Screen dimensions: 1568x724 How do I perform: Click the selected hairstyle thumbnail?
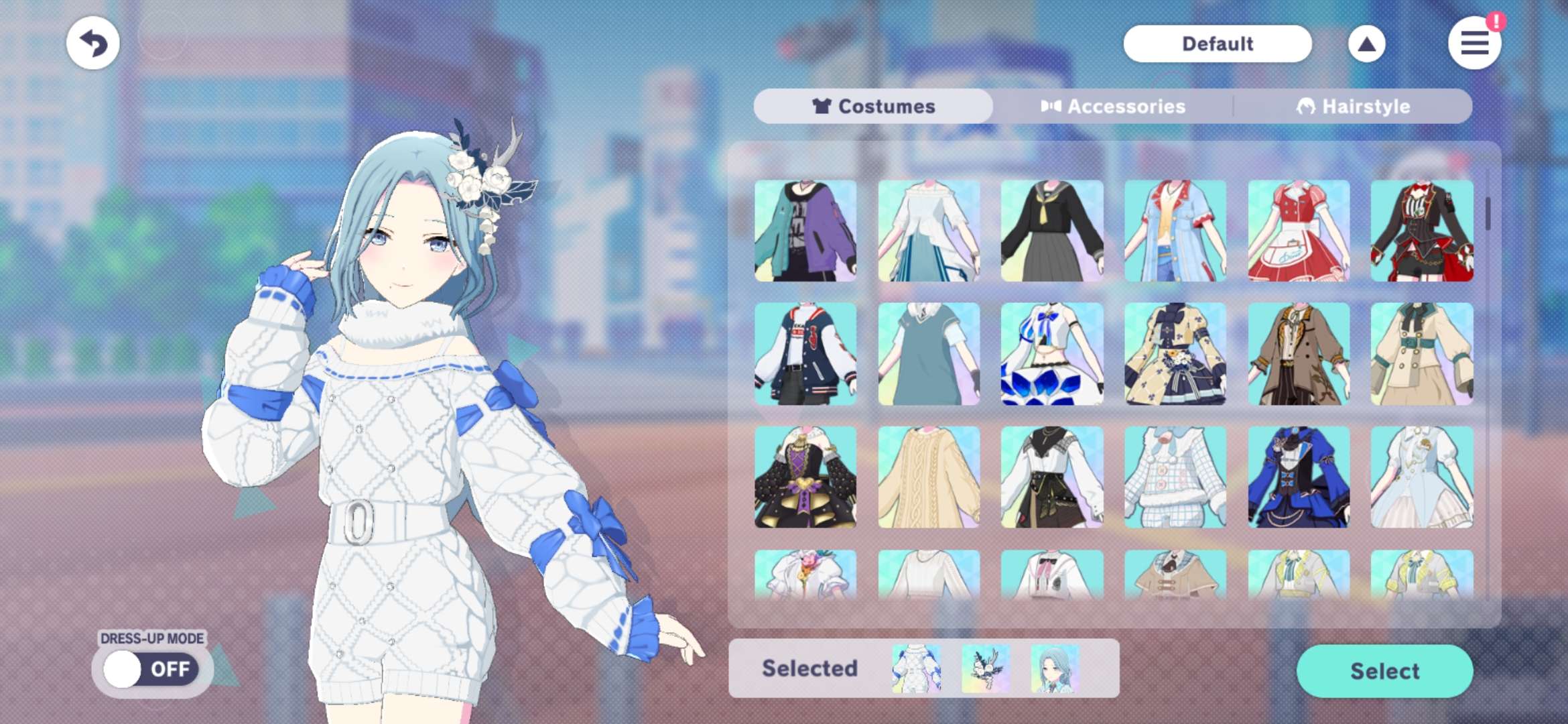(1055, 668)
